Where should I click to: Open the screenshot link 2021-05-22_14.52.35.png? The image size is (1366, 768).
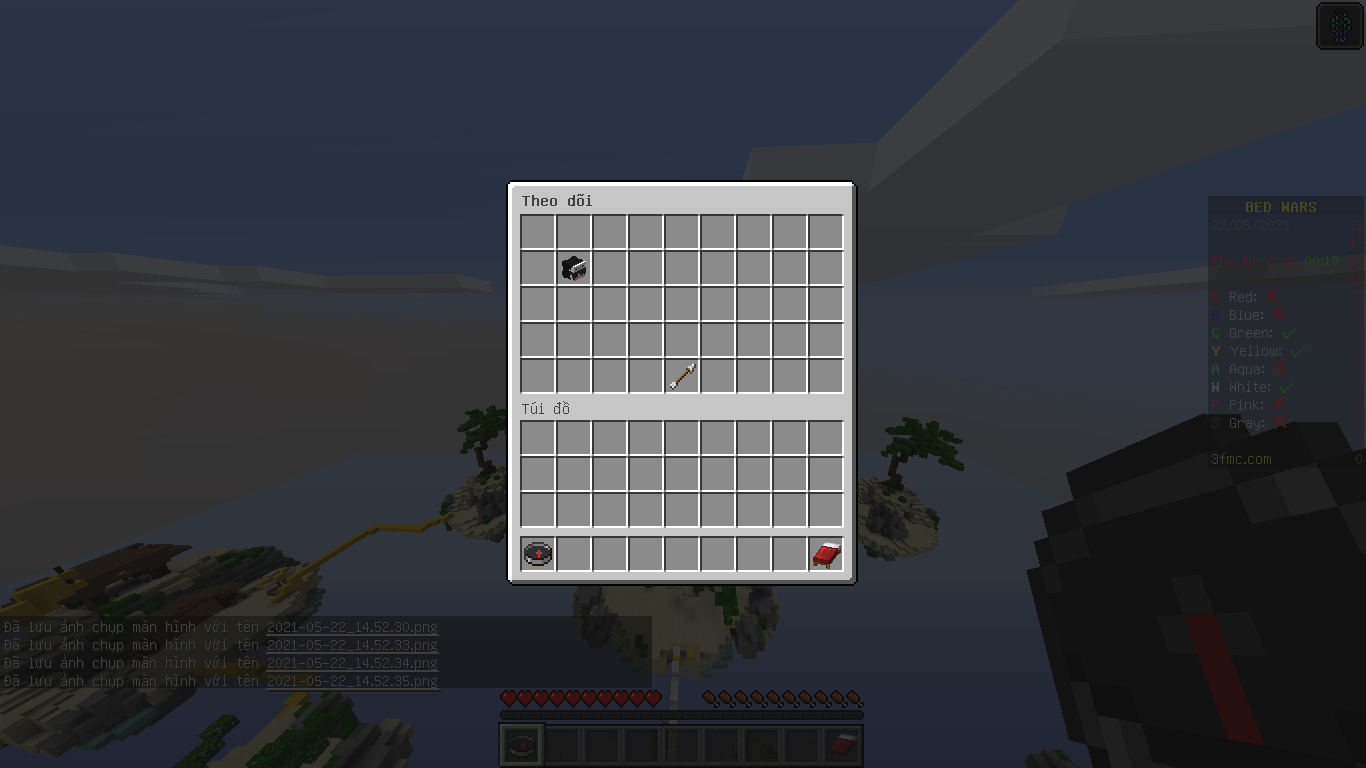[x=352, y=681]
